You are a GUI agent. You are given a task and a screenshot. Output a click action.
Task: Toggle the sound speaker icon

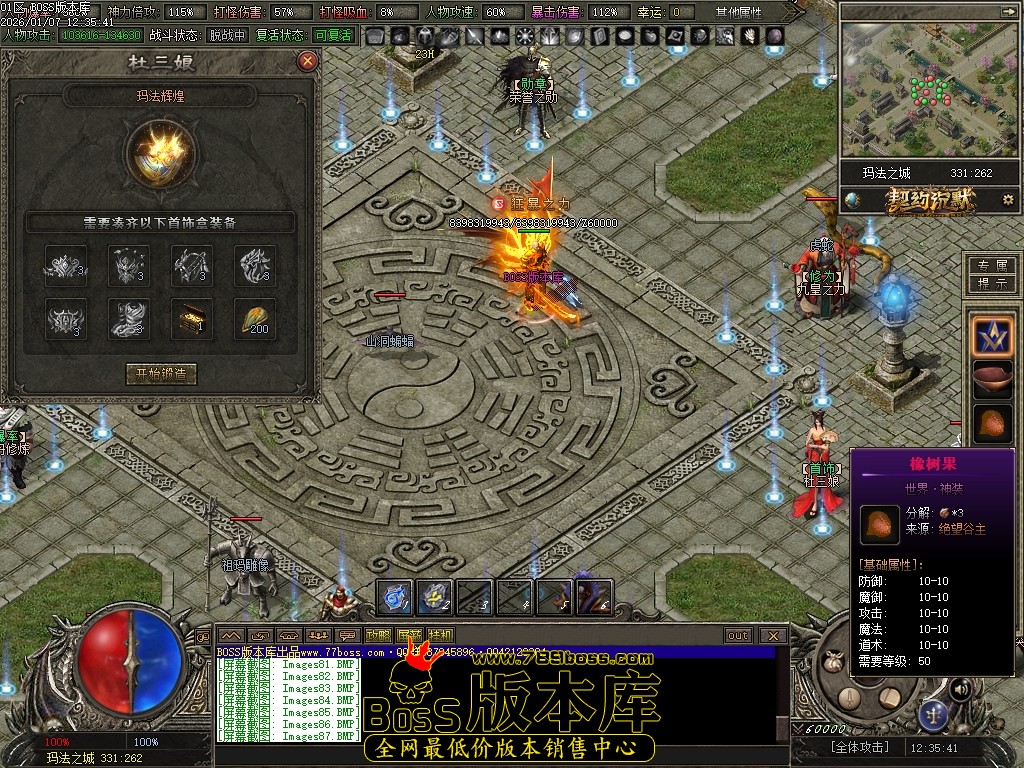point(960,689)
